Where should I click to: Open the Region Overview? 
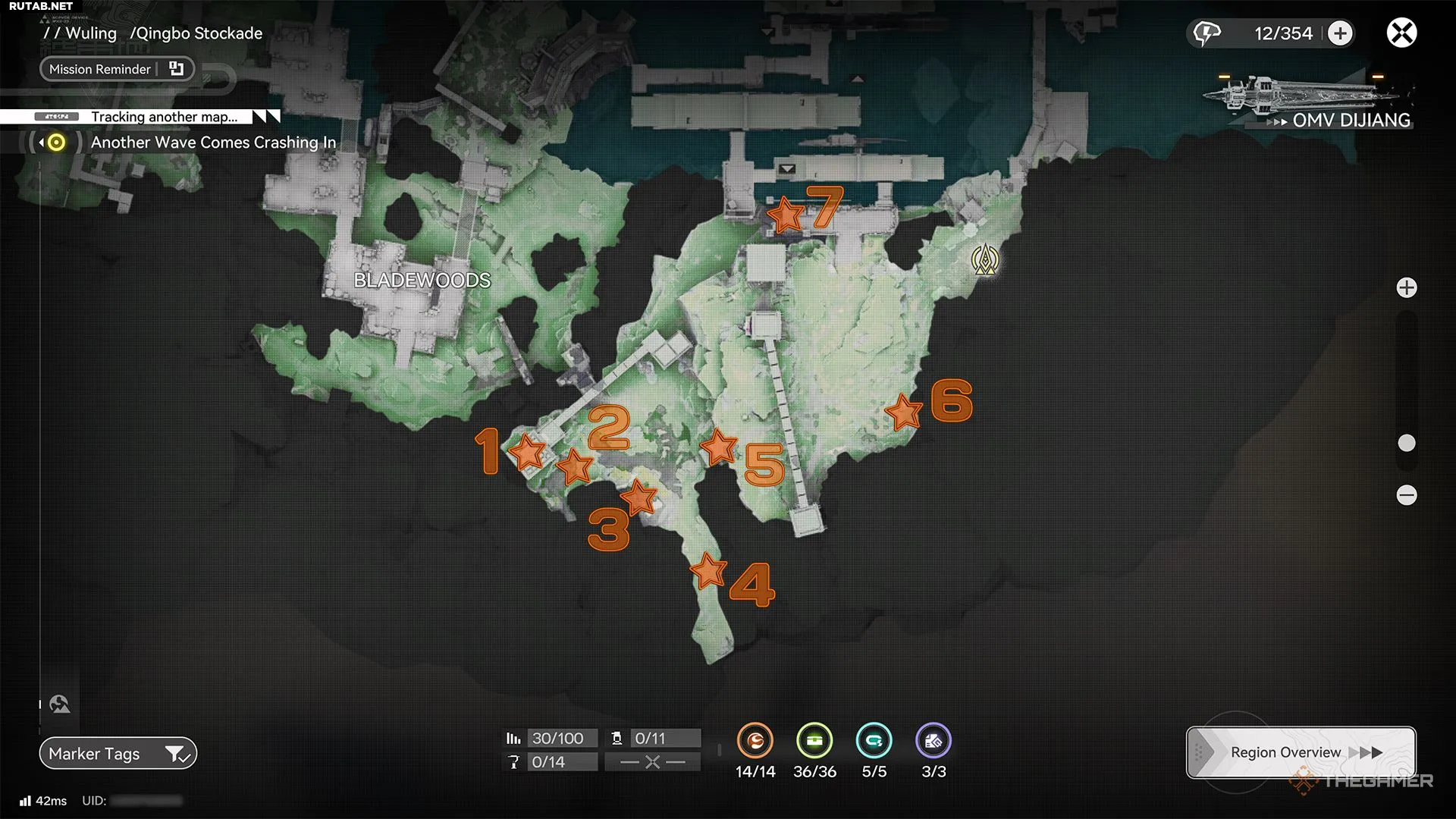tap(1301, 752)
